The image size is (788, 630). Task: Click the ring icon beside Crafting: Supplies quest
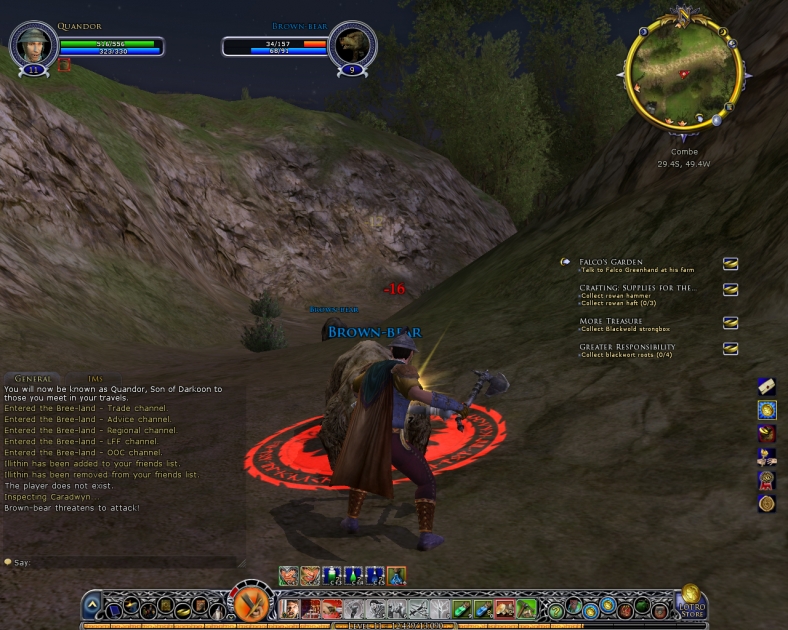731,290
